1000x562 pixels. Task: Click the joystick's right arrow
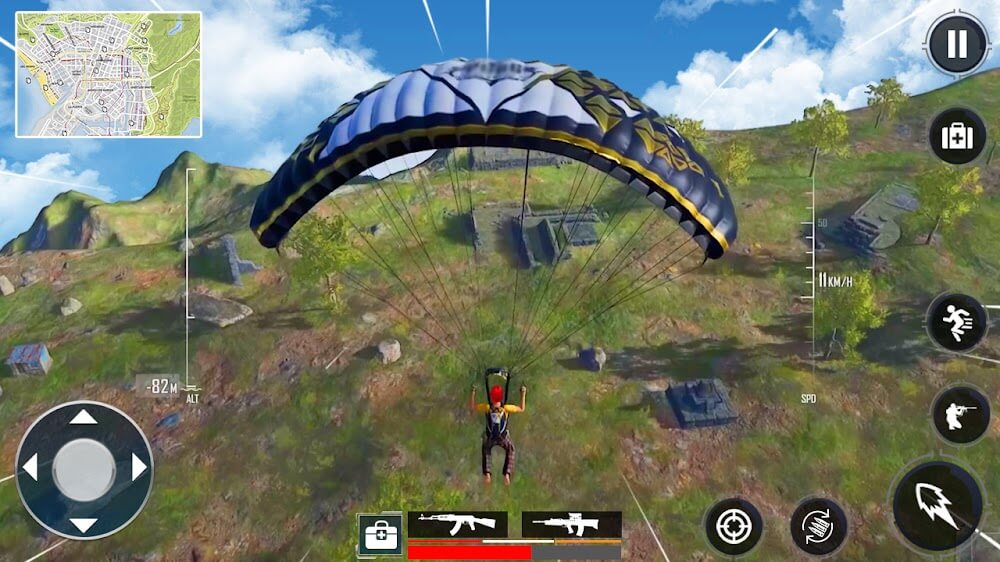click(x=138, y=468)
